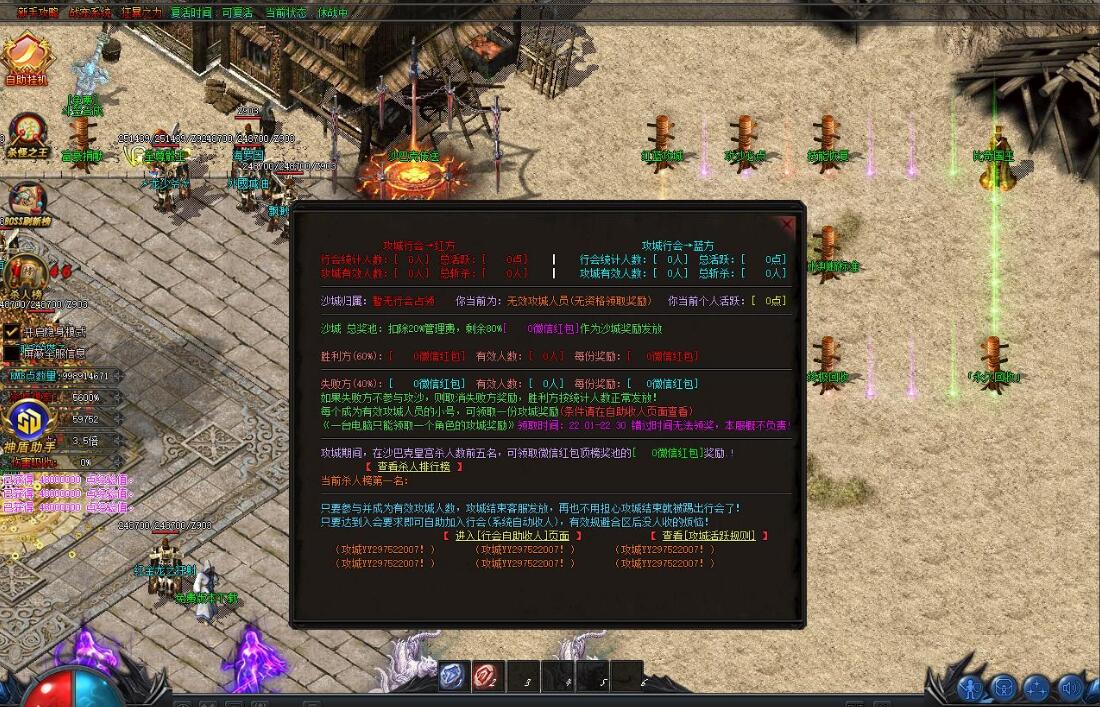Screen dimensions: 1100x707
Task: Open the 查看杀人排行榜 kill ranking link
Action: (413, 466)
